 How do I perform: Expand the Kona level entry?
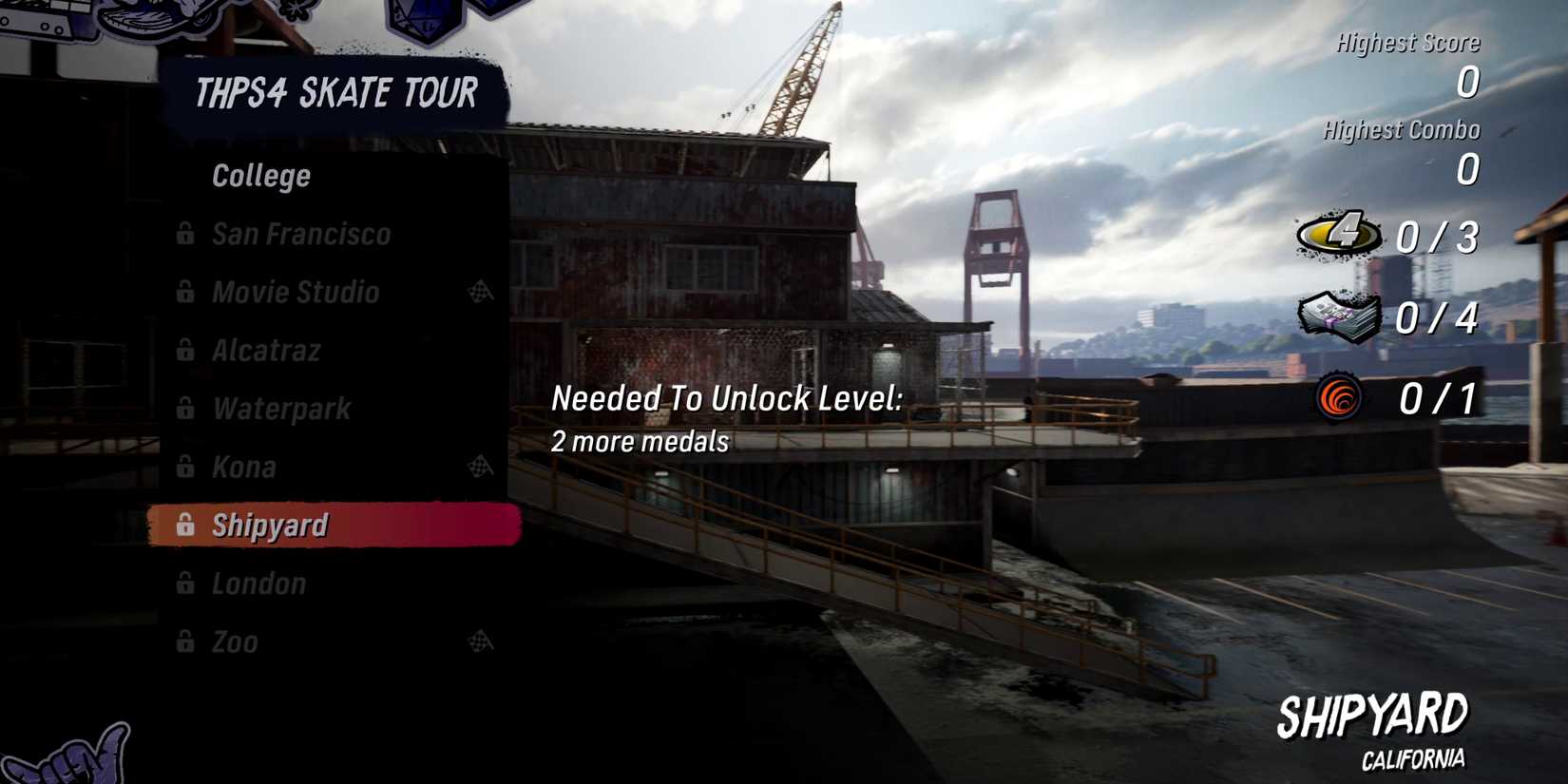[x=245, y=468]
